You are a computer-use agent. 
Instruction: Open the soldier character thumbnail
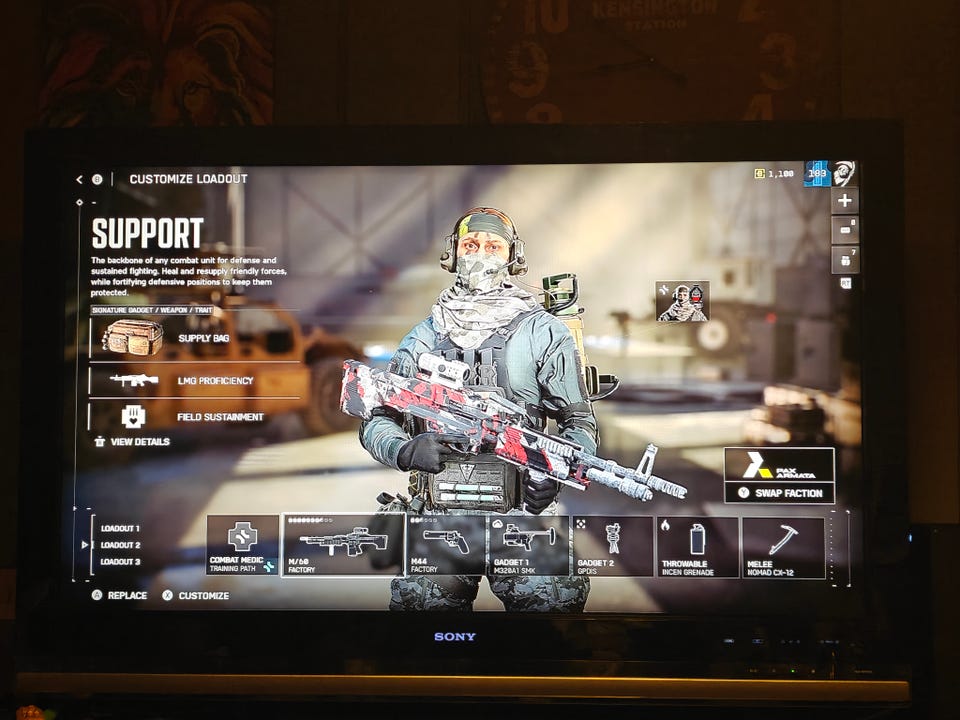pos(683,302)
